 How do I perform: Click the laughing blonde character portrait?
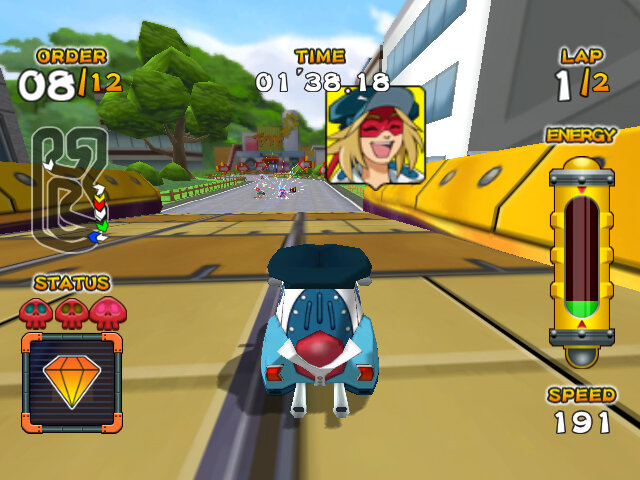[375, 137]
